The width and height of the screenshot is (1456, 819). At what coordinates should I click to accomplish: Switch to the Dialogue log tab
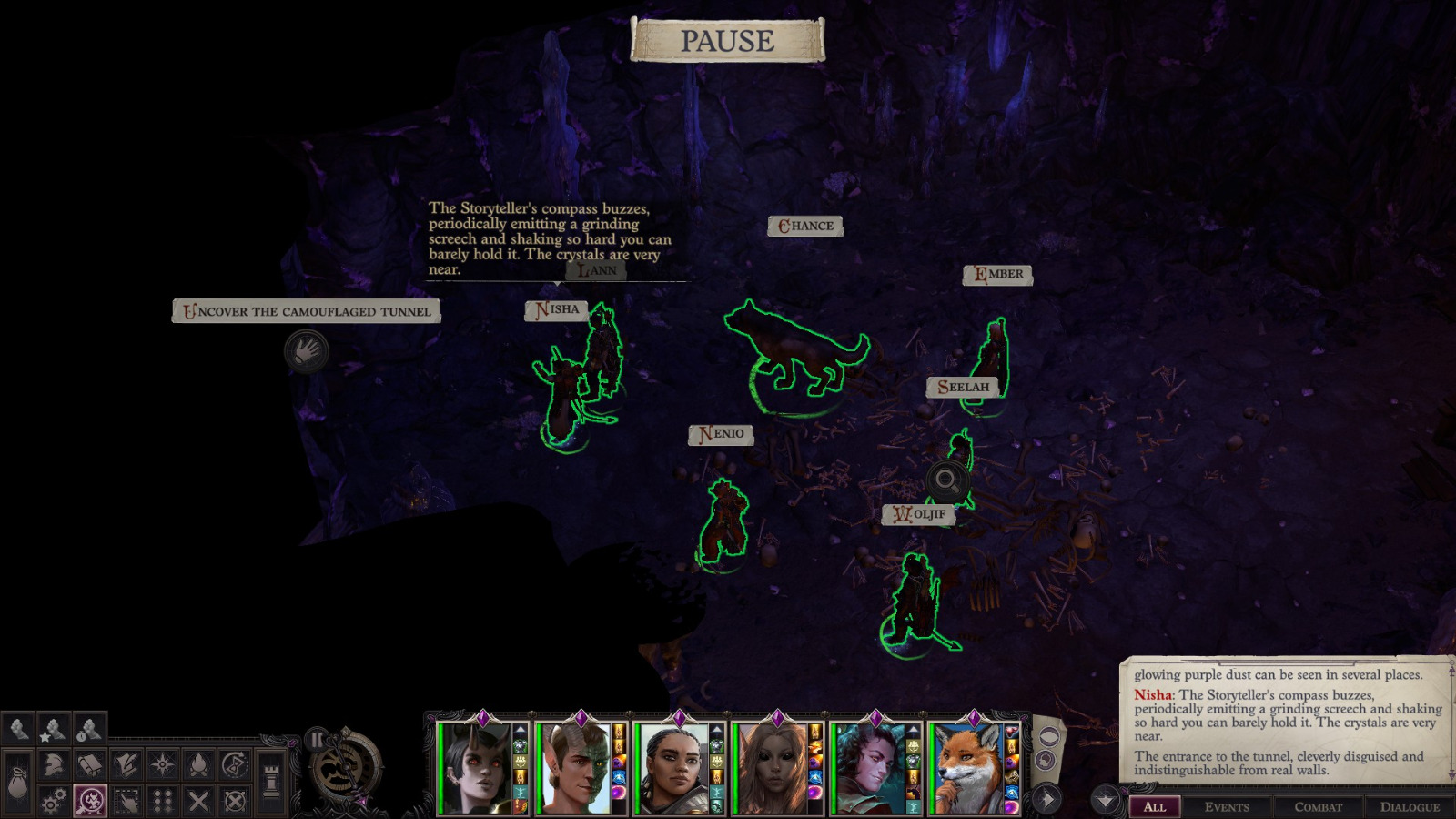pyautogui.click(x=1408, y=807)
